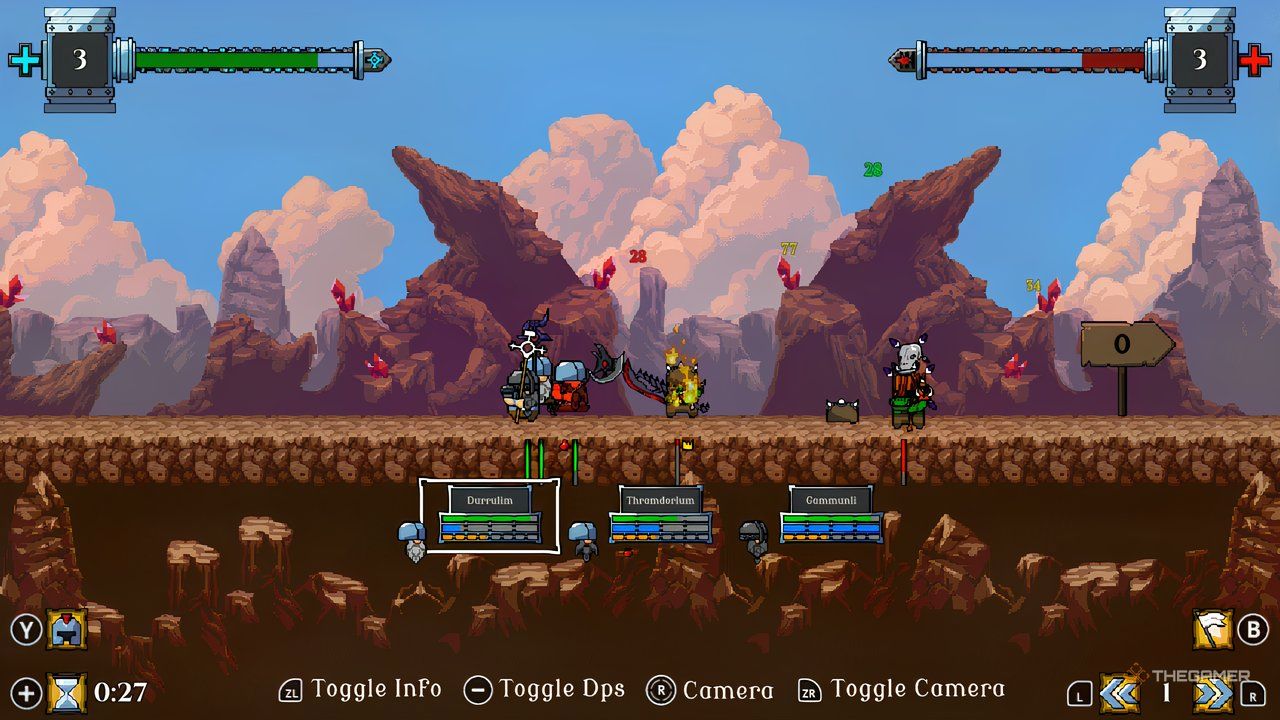This screenshot has width=1280, height=720.
Task: Slow down with the left double-arrow
Action: [1119, 692]
